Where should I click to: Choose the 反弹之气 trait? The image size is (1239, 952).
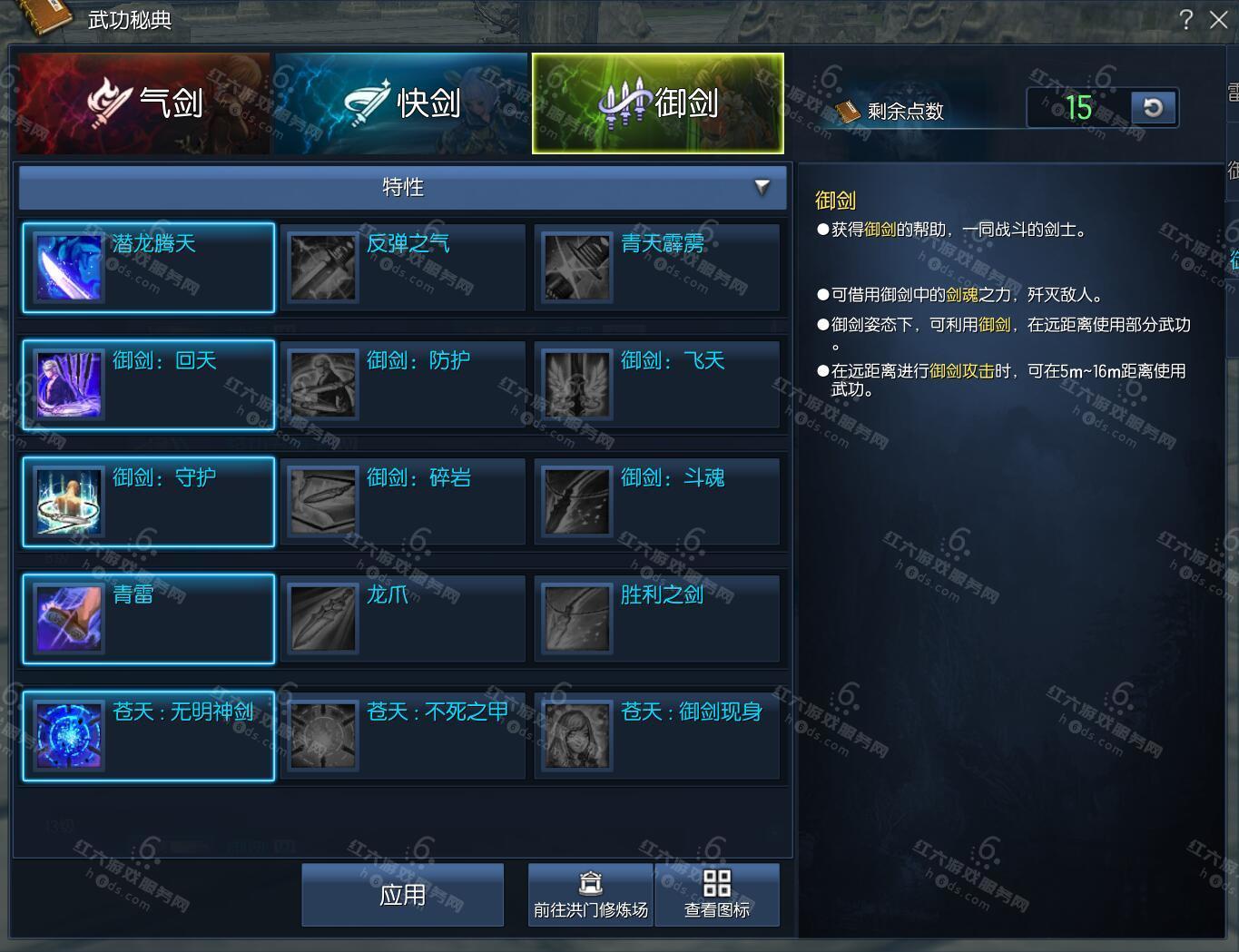[x=403, y=268]
